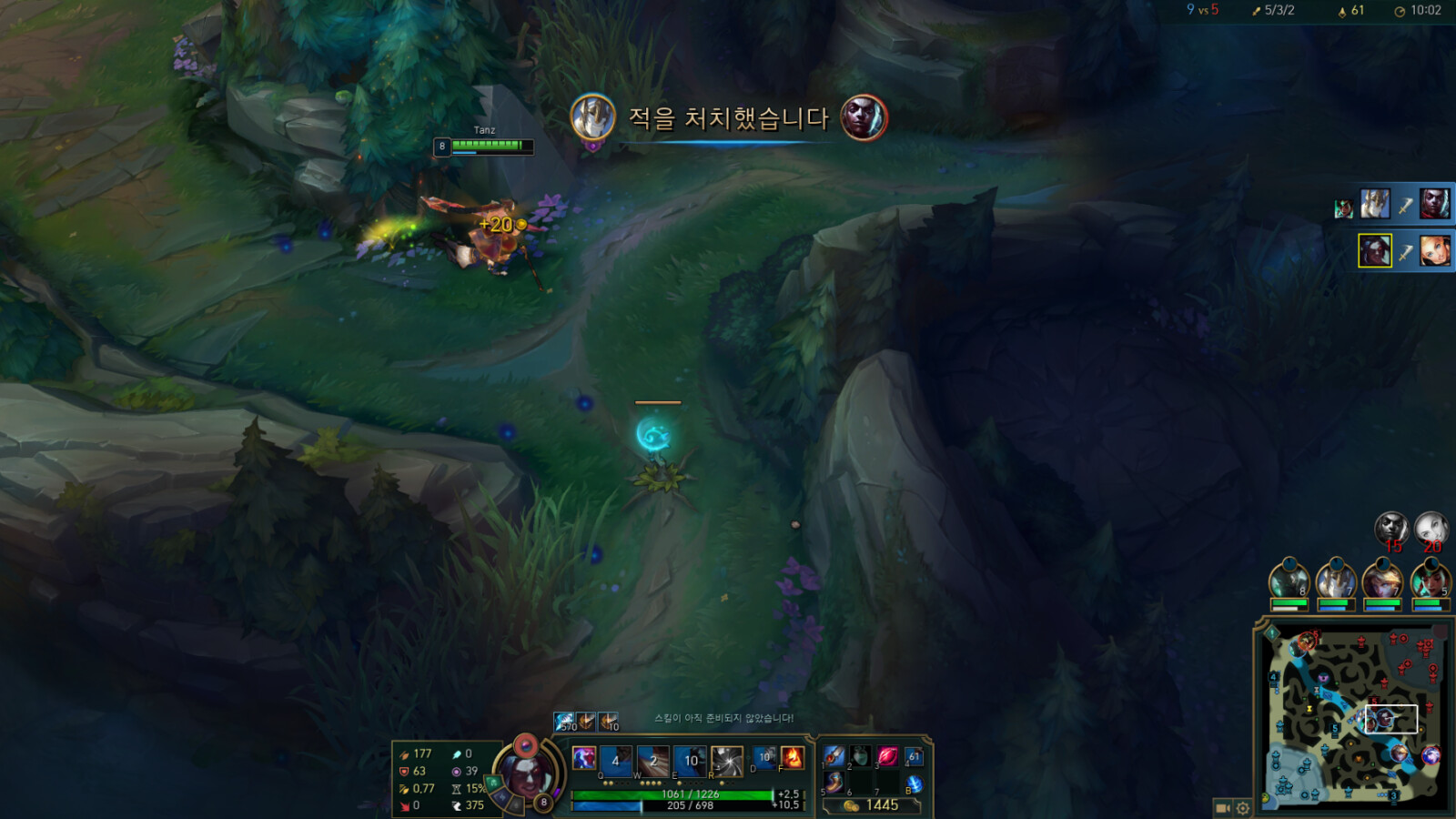
Task: Click the Hextech item in slot 1
Action: (834, 755)
